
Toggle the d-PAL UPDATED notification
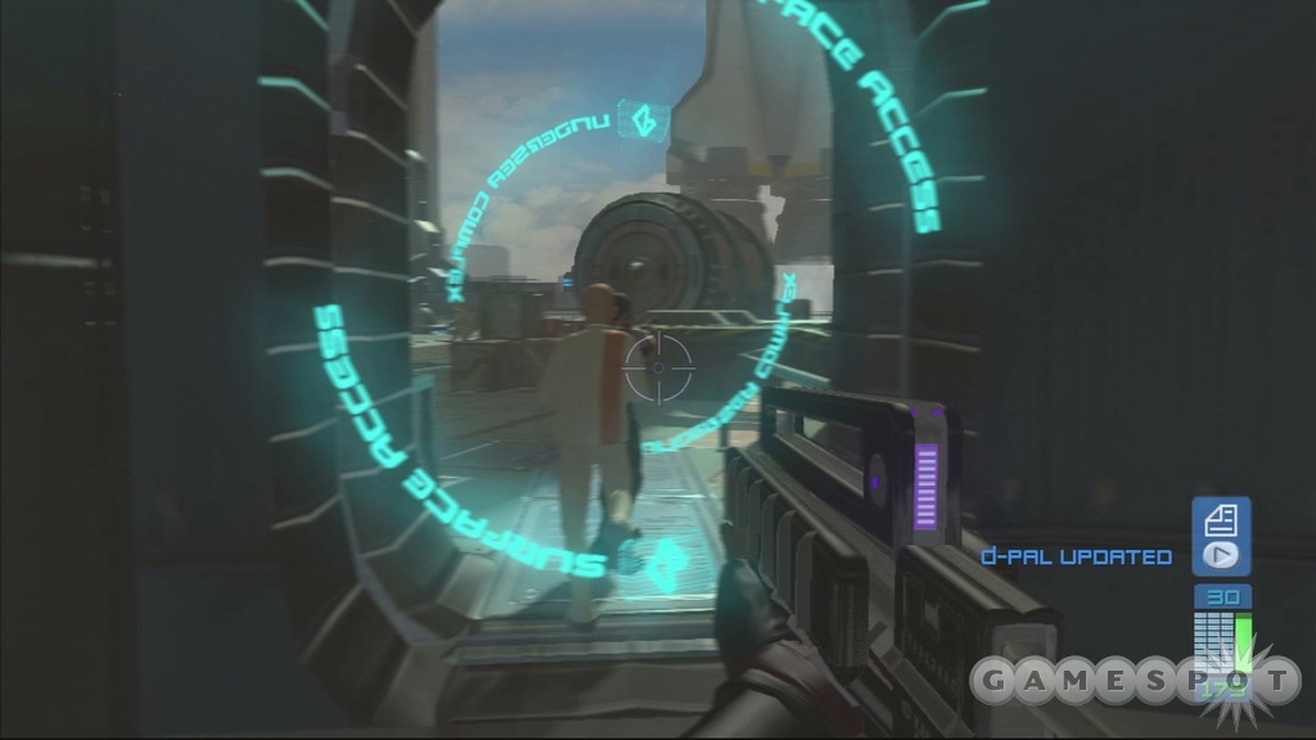tap(1077, 558)
